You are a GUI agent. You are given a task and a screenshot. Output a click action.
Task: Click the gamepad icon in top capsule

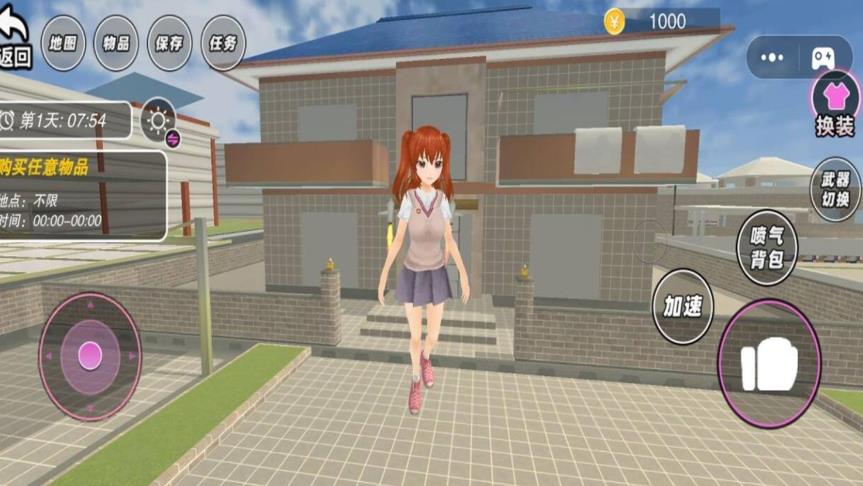click(822, 58)
